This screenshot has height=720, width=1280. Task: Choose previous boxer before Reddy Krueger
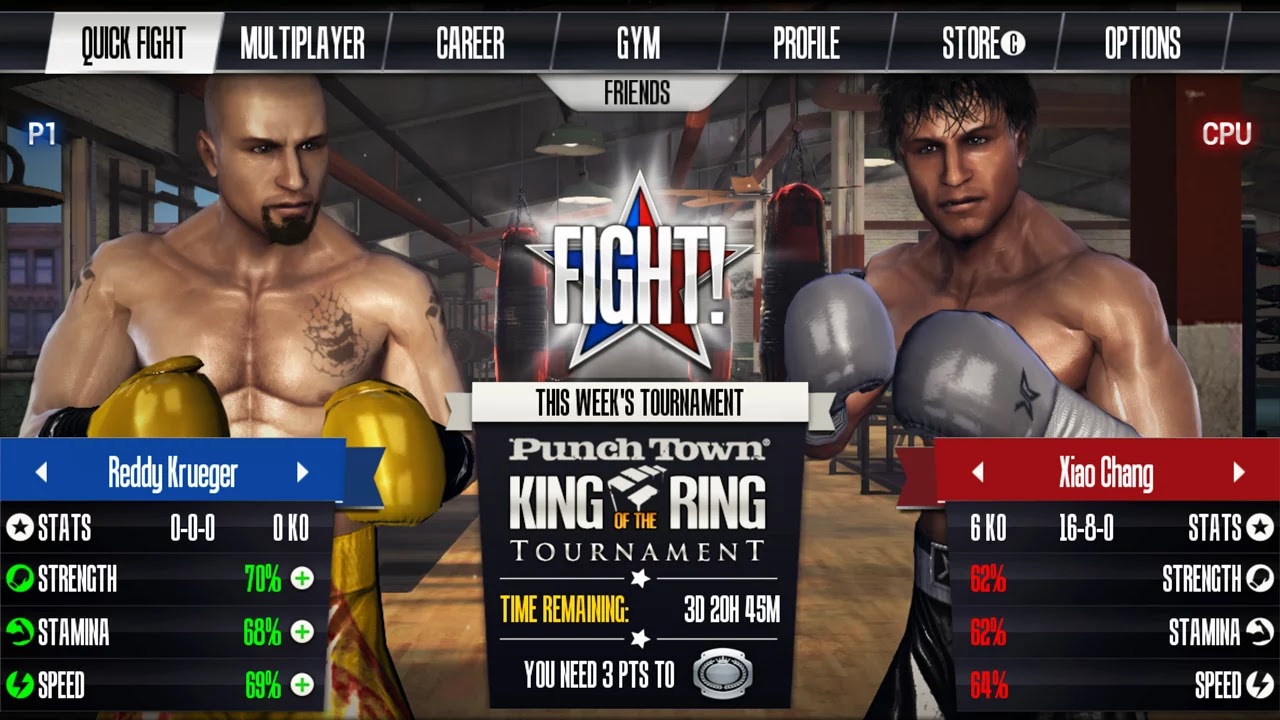[41, 473]
